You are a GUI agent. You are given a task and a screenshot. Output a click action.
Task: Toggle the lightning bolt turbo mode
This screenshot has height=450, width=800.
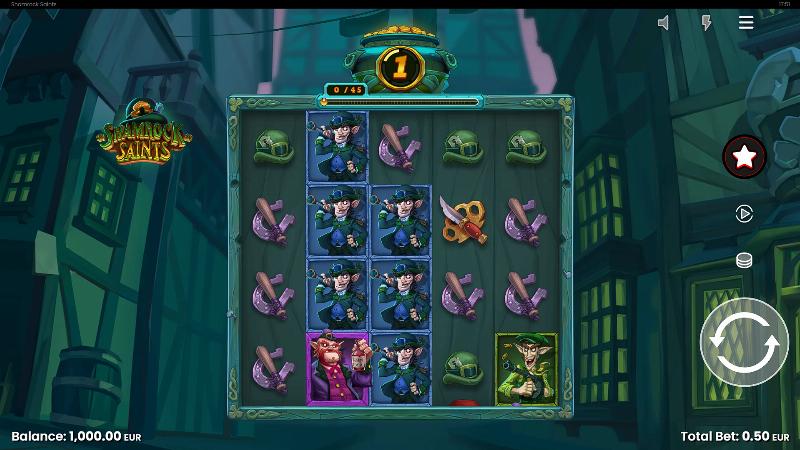(706, 23)
